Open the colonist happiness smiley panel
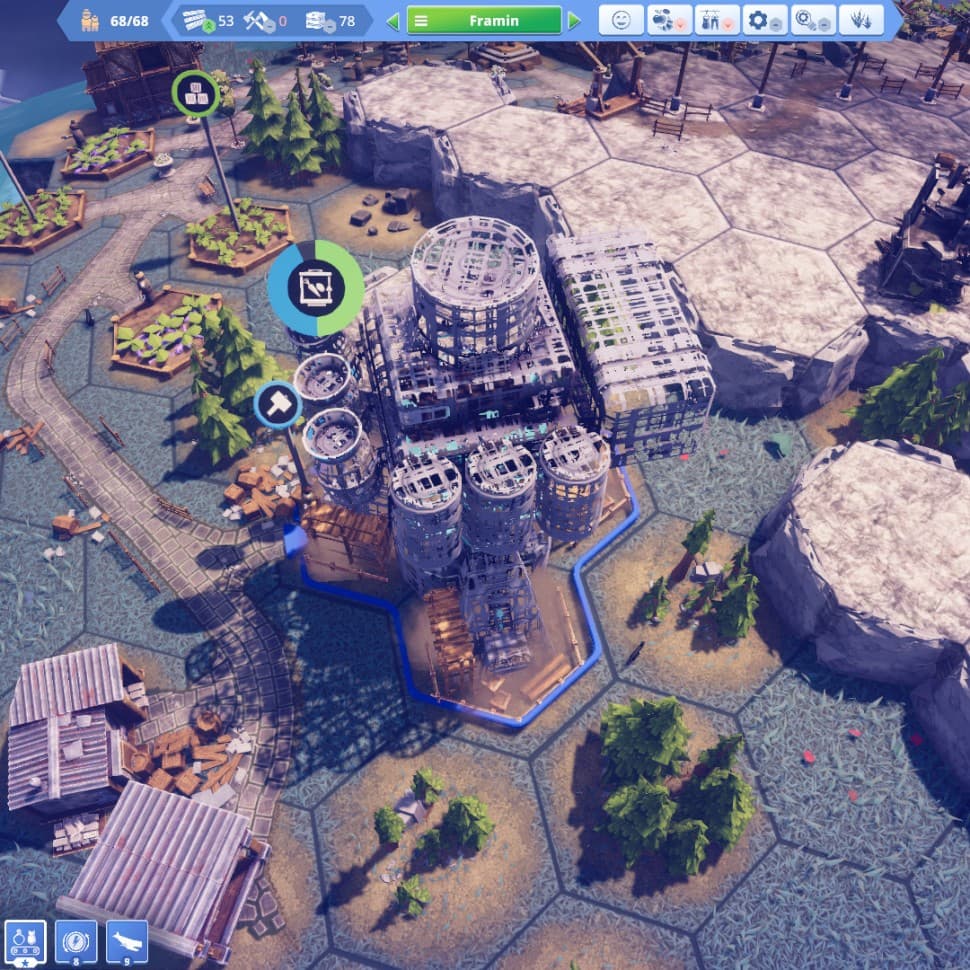The width and height of the screenshot is (970, 970). pos(621,20)
